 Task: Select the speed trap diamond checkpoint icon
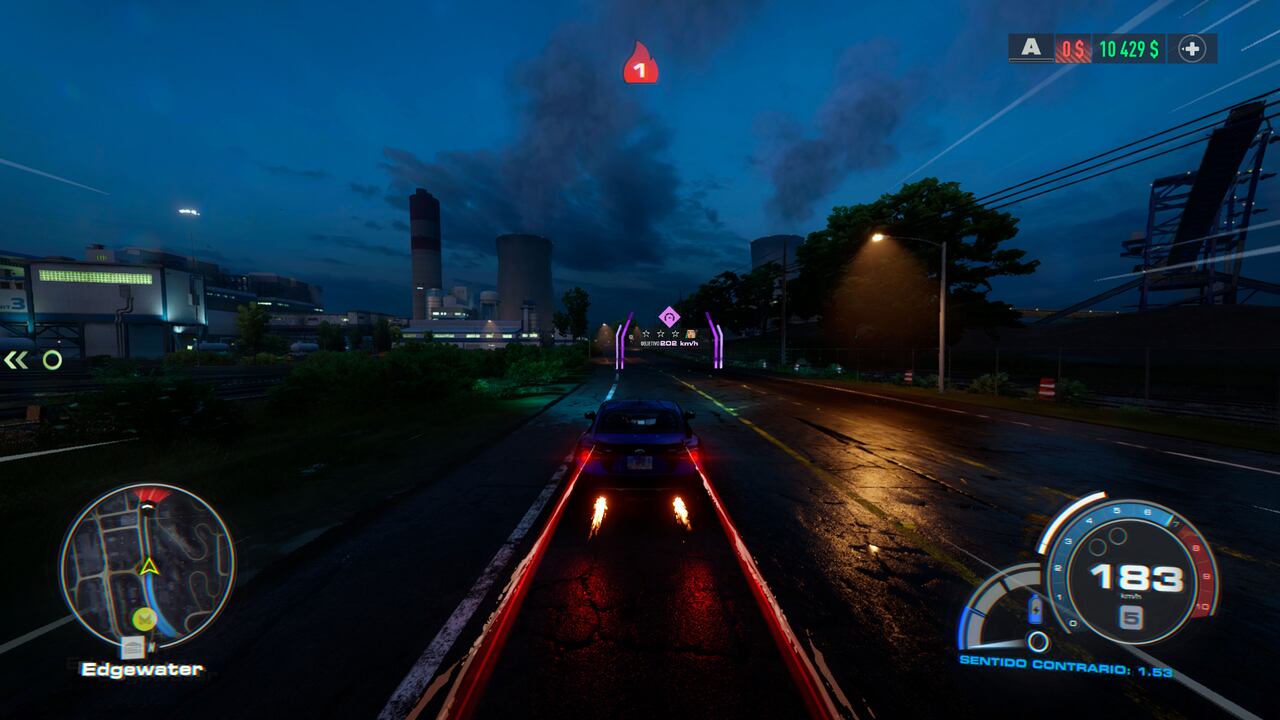pyautogui.click(x=669, y=318)
